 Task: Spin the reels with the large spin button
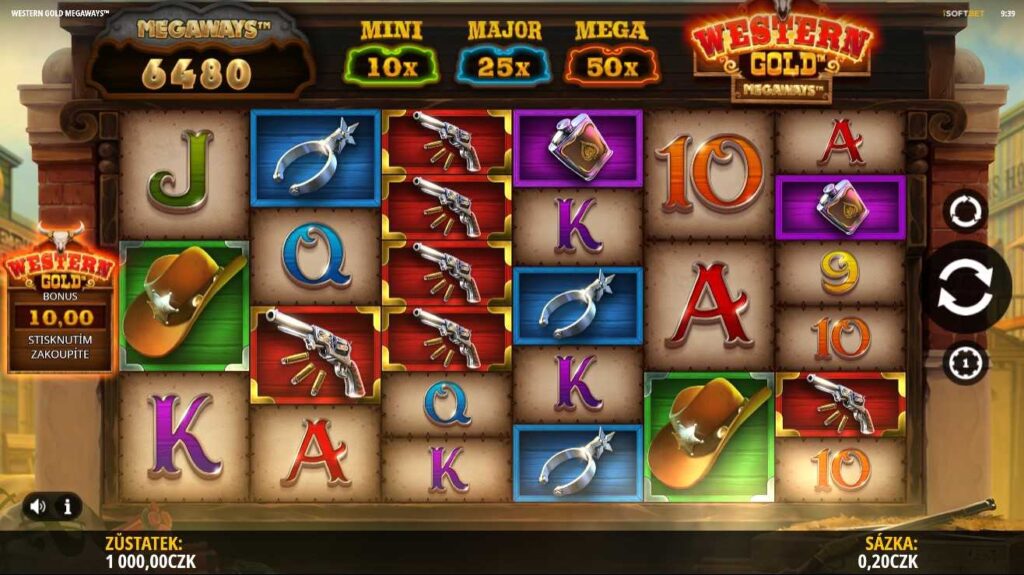965,287
